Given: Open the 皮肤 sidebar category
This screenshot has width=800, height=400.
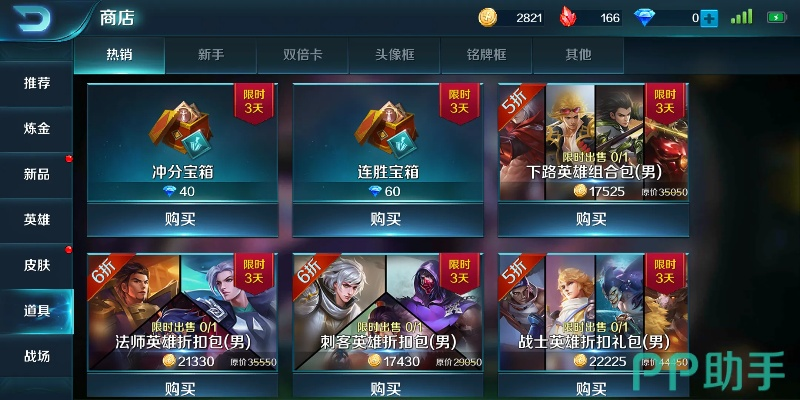Looking at the screenshot, I should tap(37, 266).
